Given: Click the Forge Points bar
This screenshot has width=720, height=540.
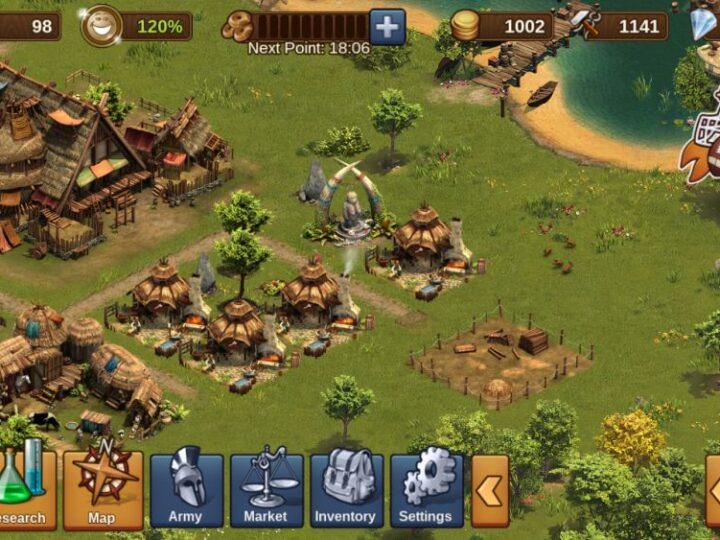Looking at the screenshot, I should [x=310, y=26].
